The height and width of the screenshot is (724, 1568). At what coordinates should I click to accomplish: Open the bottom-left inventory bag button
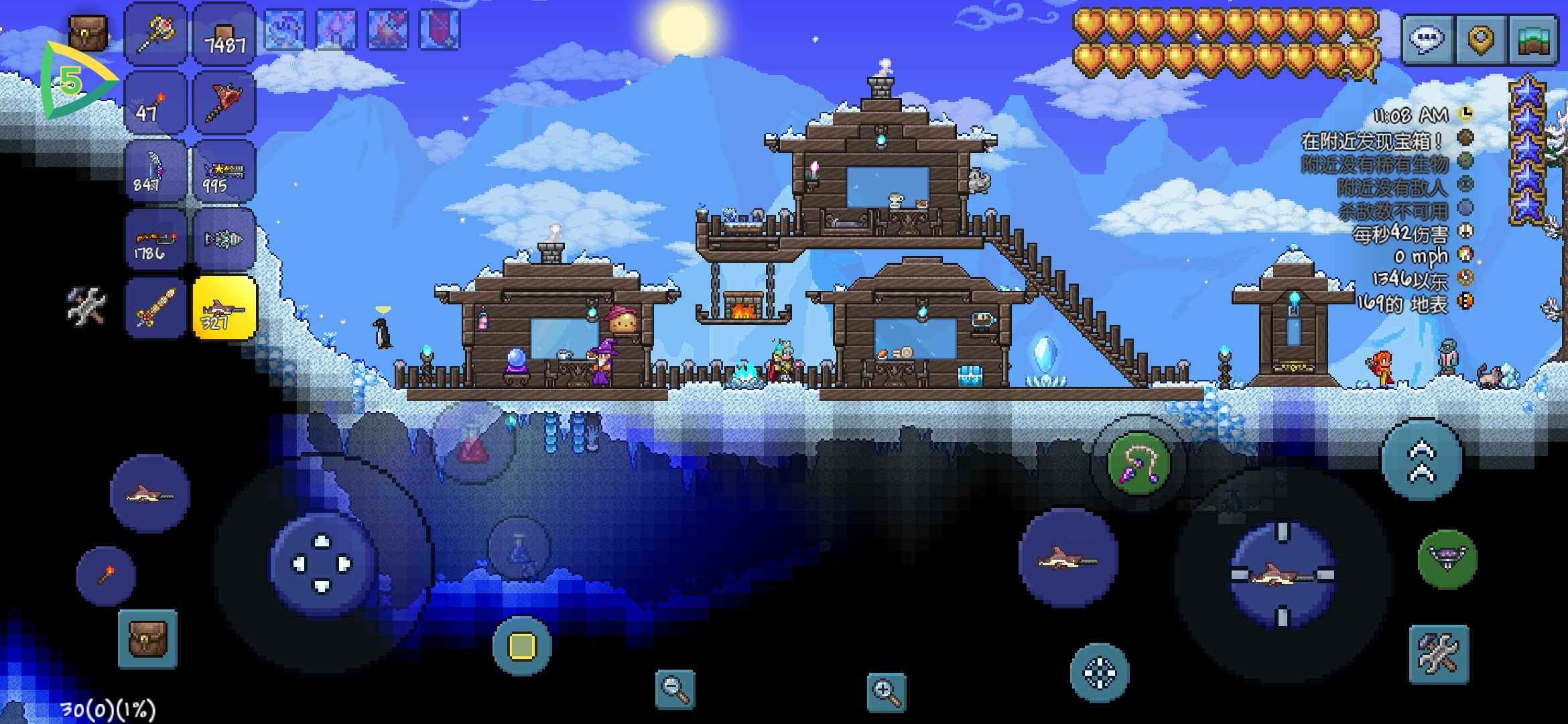click(x=147, y=639)
